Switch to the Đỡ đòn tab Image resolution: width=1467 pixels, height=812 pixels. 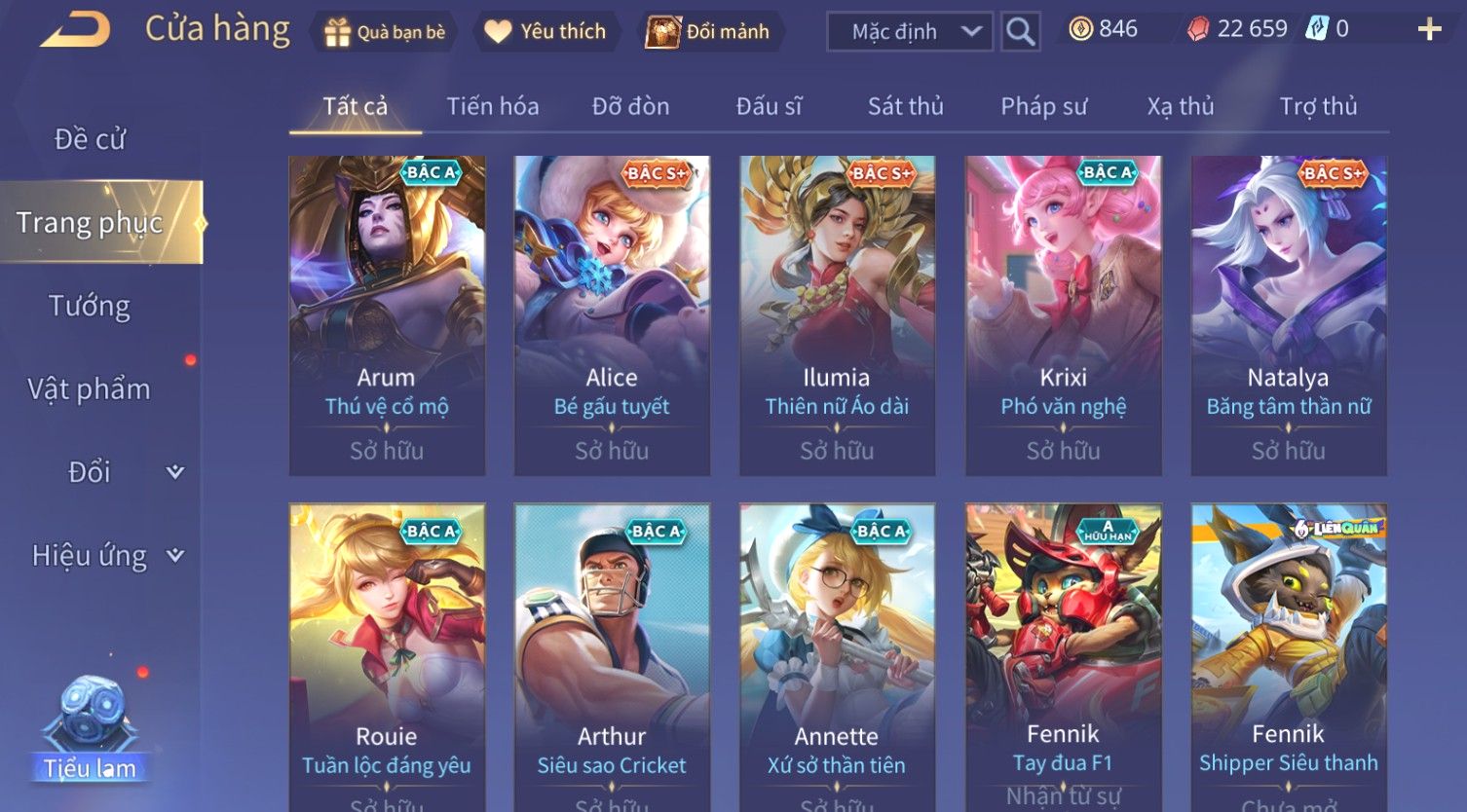[x=630, y=106]
